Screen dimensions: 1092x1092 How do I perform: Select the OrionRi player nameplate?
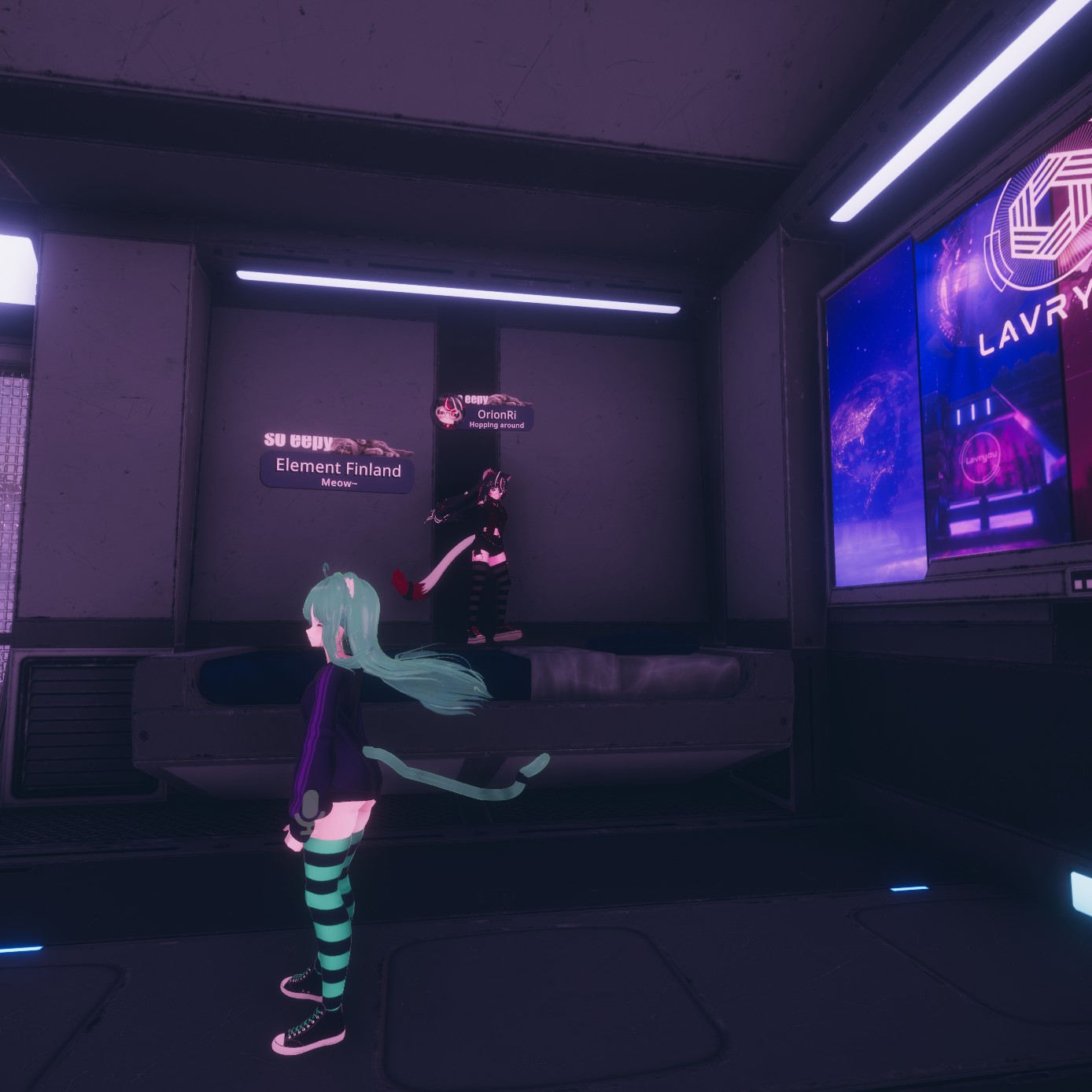[x=497, y=418]
